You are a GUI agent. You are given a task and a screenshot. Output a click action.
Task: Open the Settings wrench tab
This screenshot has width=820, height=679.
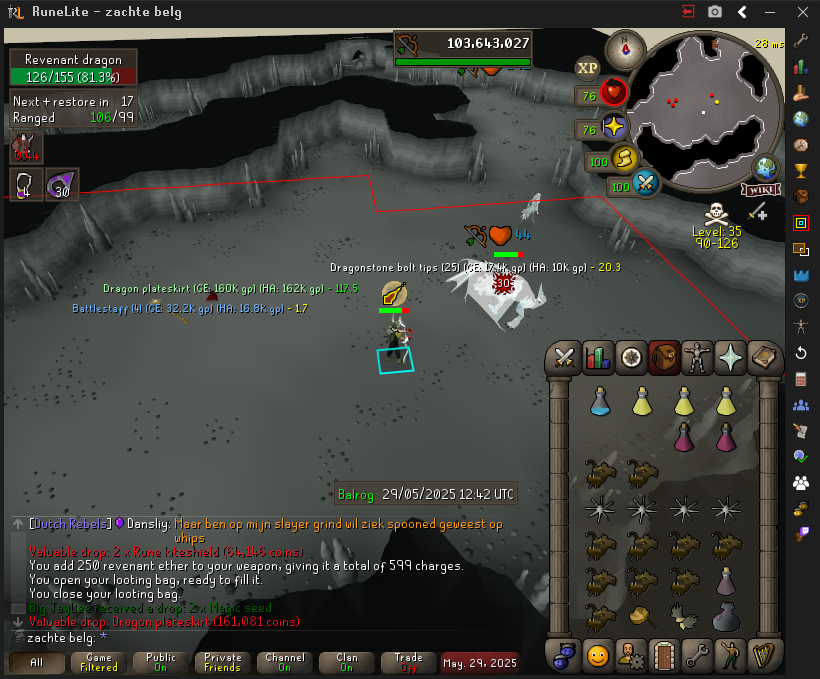point(697,656)
